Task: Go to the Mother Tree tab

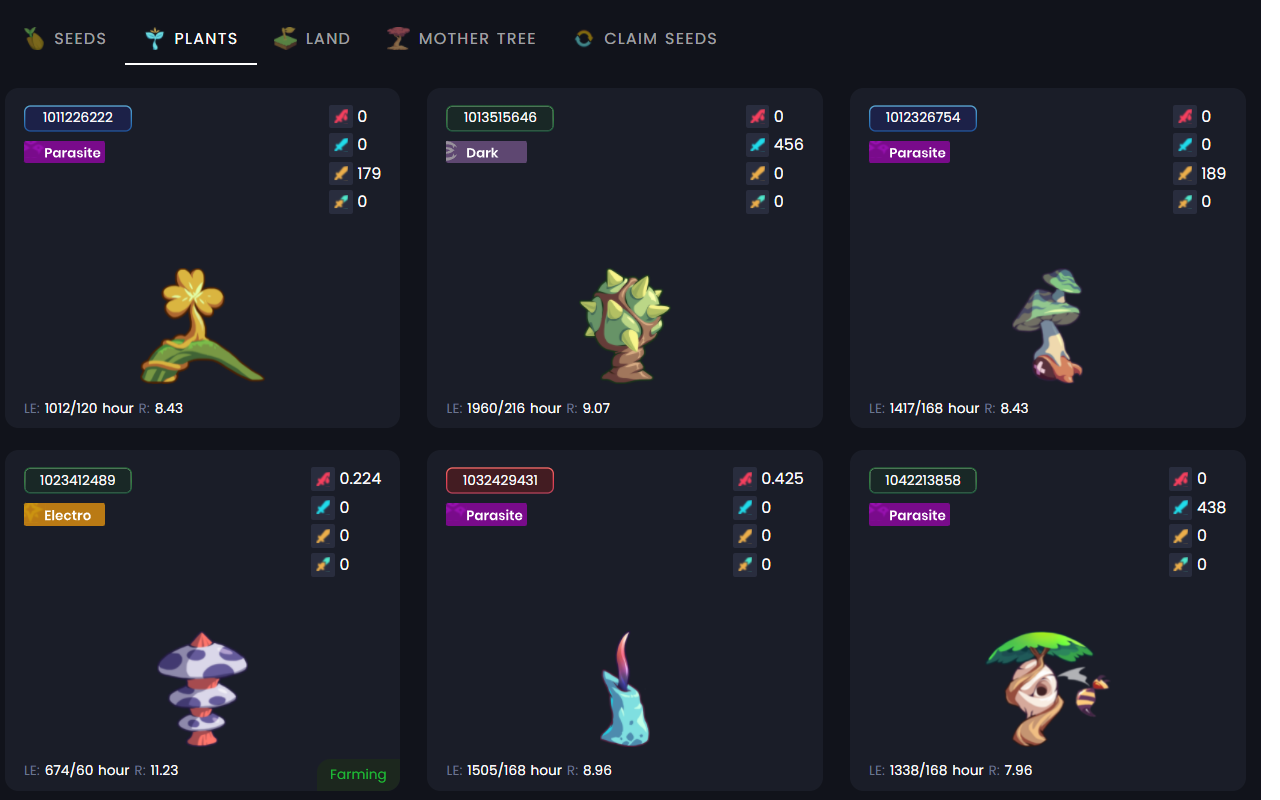Action: [462, 39]
